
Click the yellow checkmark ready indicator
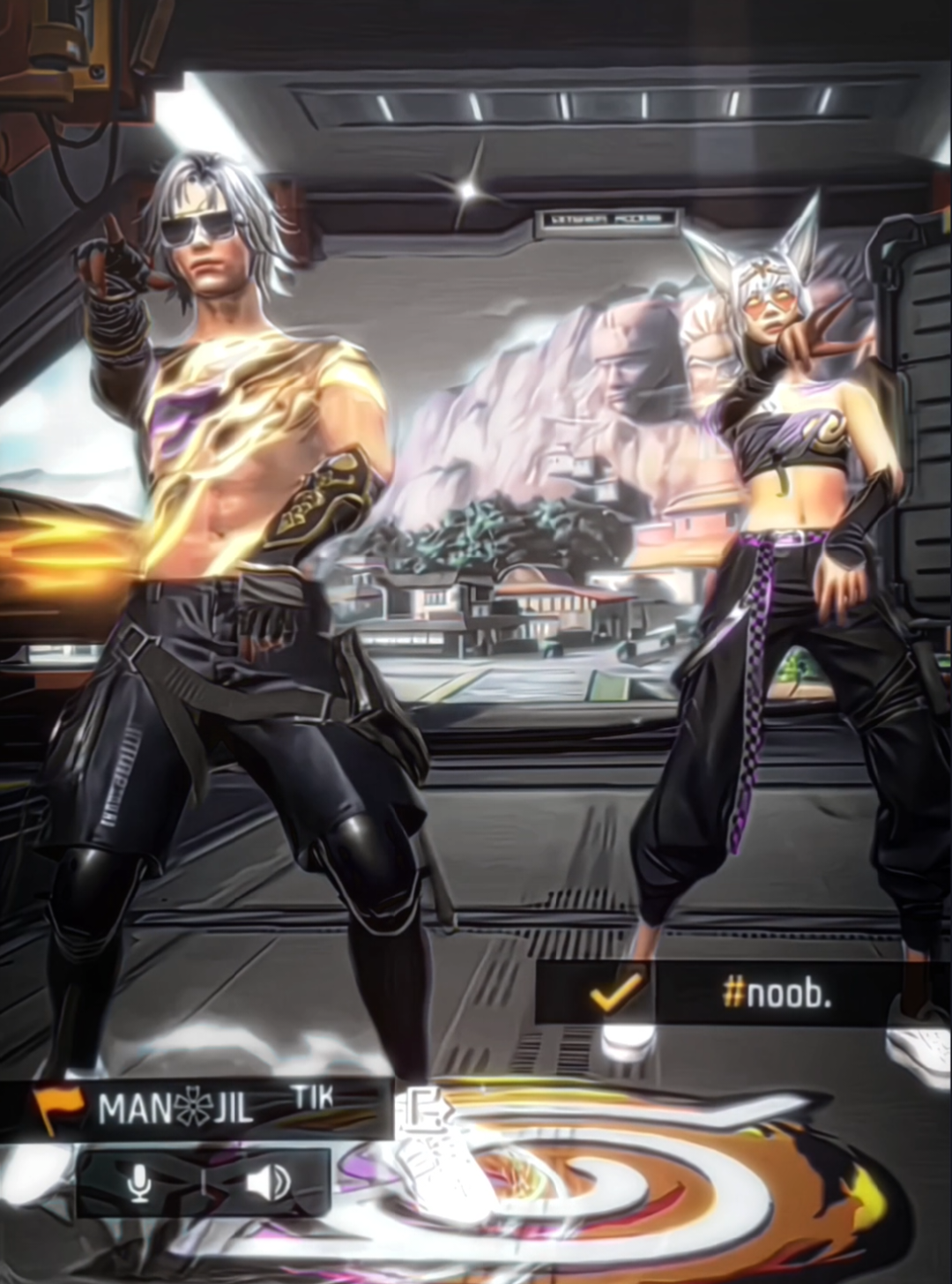tap(614, 994)
